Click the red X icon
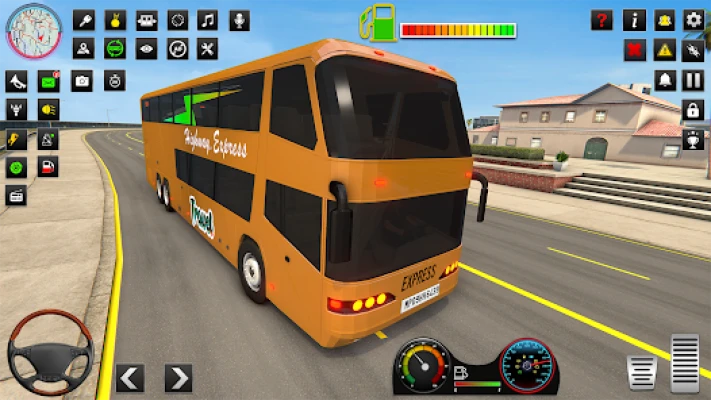Image resolution: width=711 pixels, height=400 pixels. tap(634, 49)
